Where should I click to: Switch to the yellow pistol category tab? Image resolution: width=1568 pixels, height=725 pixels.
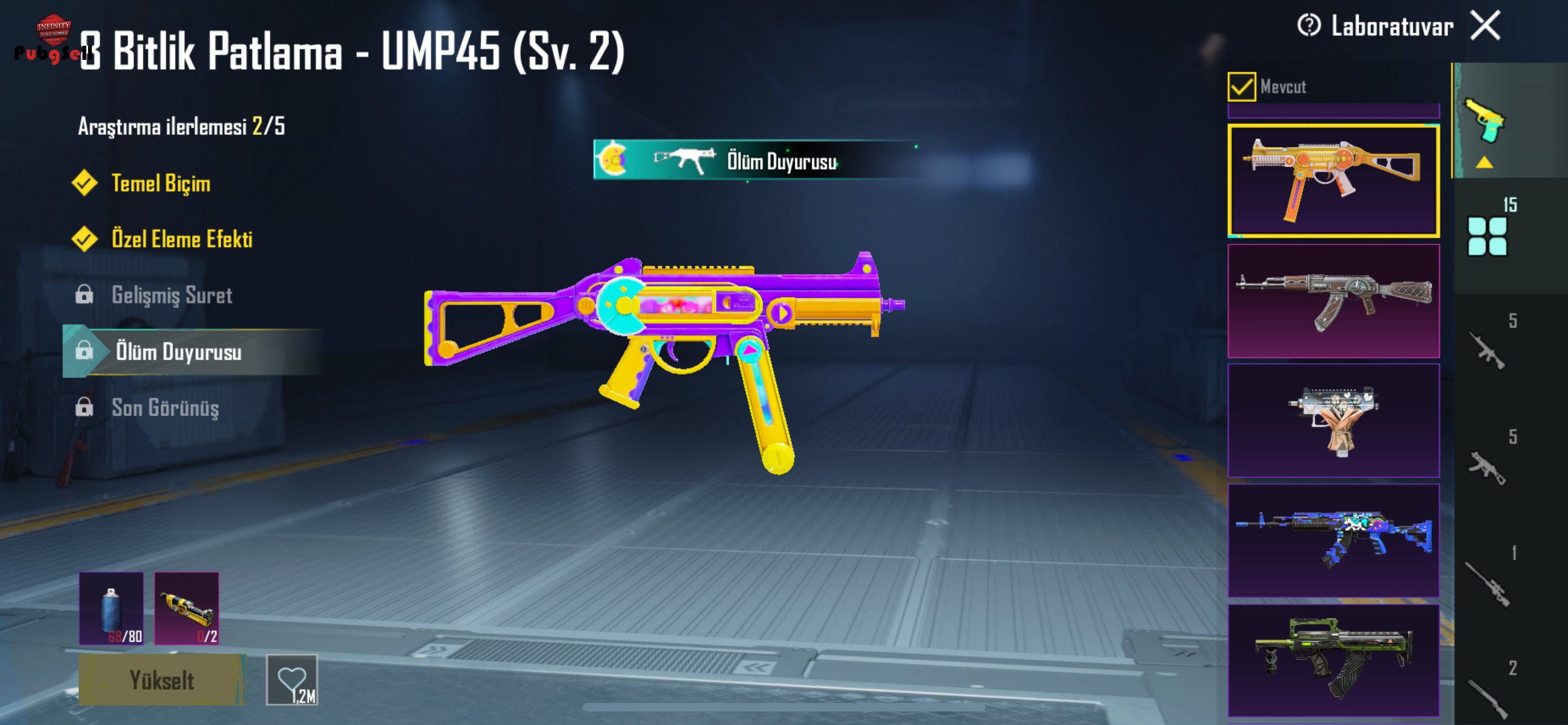click(x=1484, y=122)
